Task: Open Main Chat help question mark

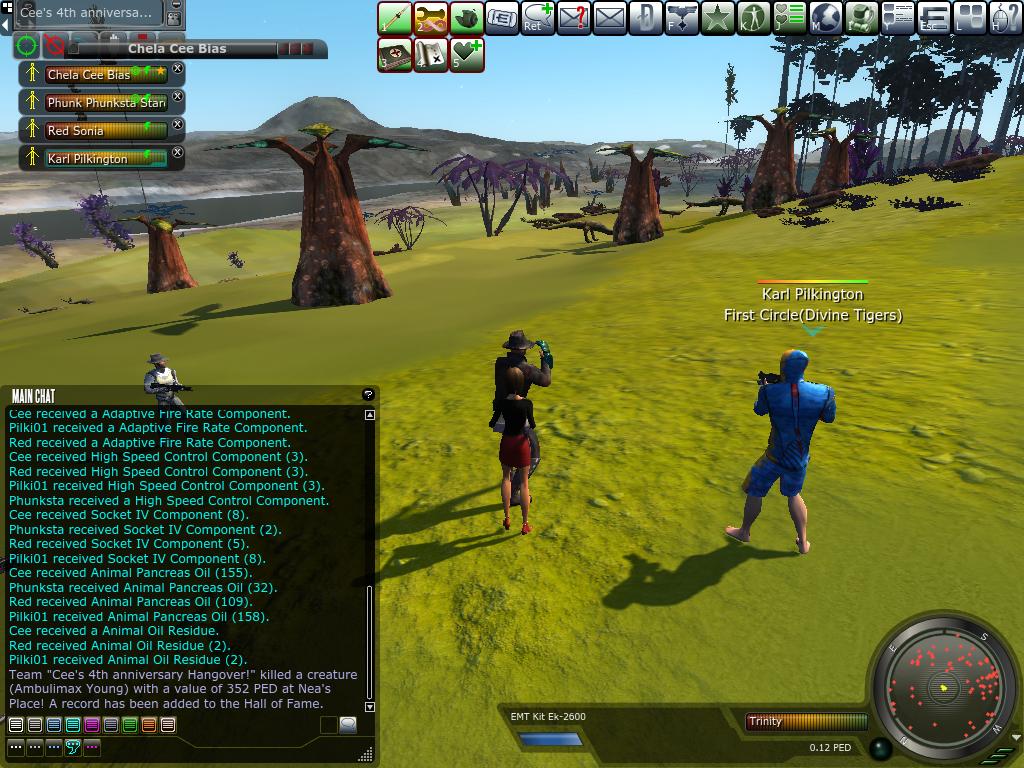Action: [368, 395]
